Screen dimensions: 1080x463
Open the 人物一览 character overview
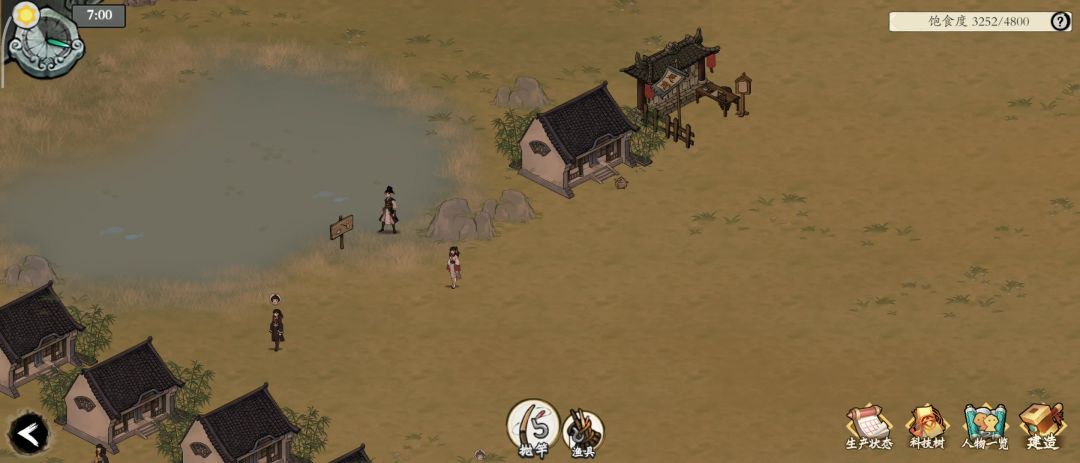coord(984,425)
